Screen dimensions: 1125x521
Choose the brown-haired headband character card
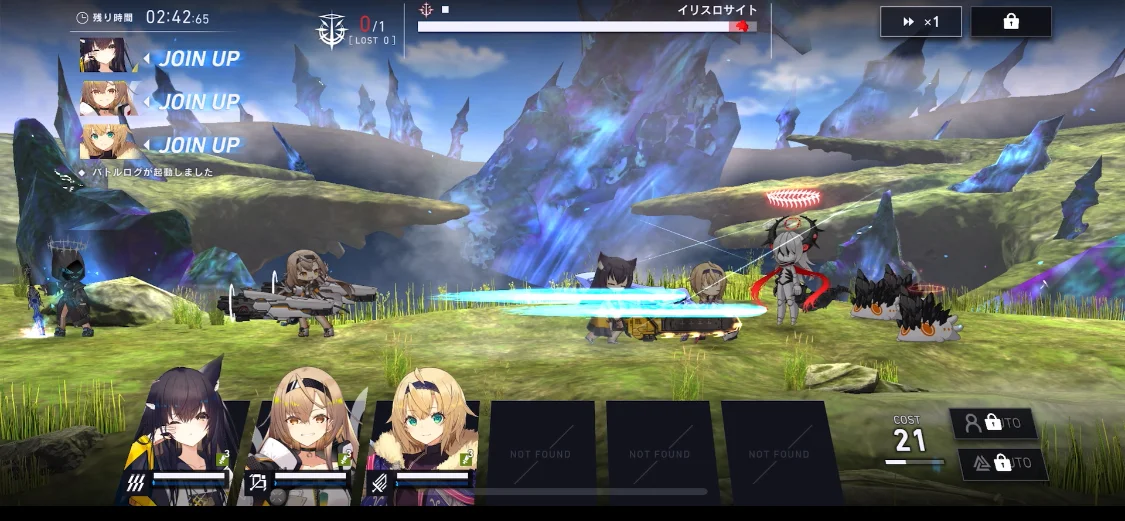click(304, 440)
